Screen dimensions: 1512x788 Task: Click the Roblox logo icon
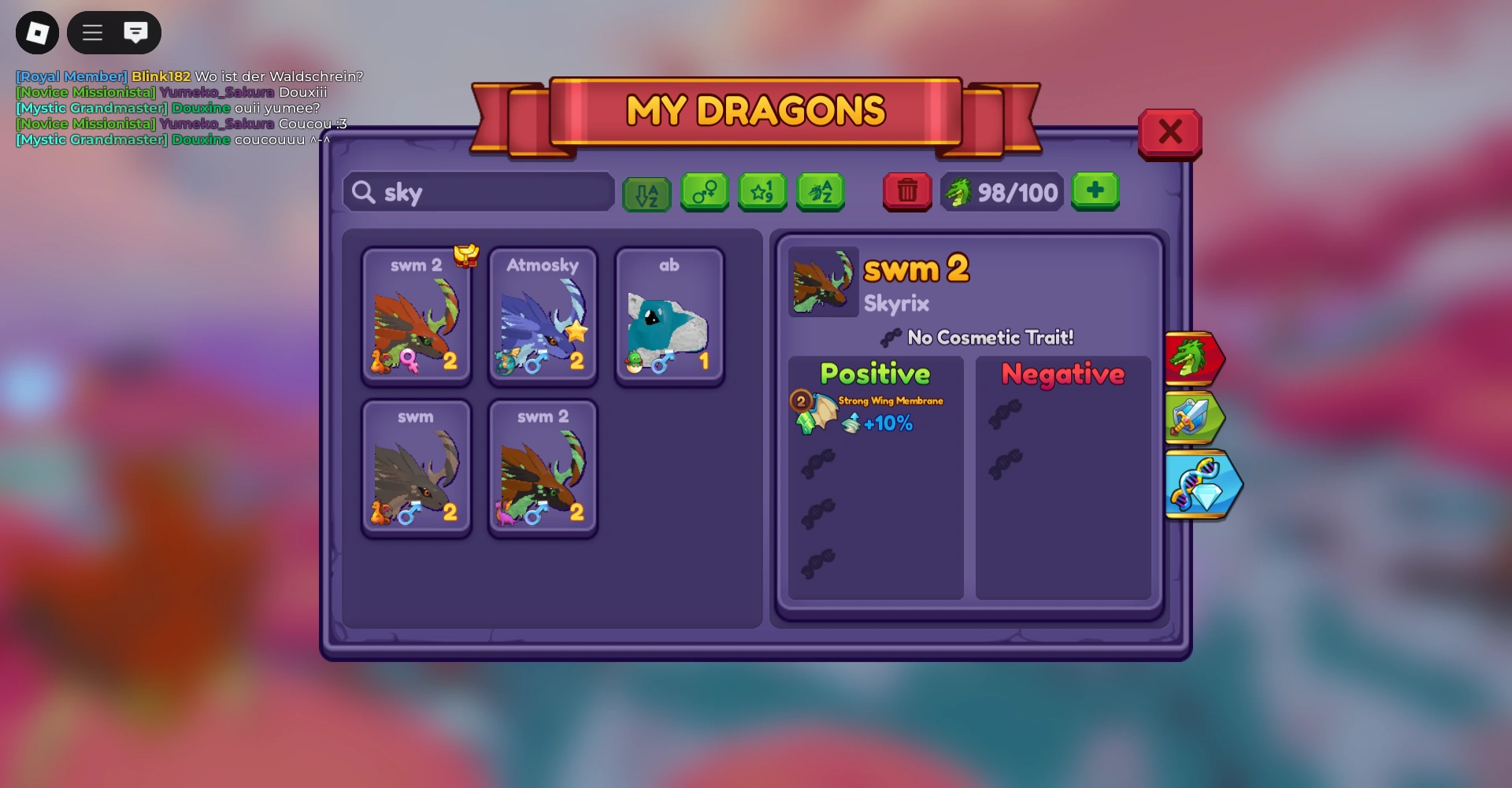click(37, 32)
